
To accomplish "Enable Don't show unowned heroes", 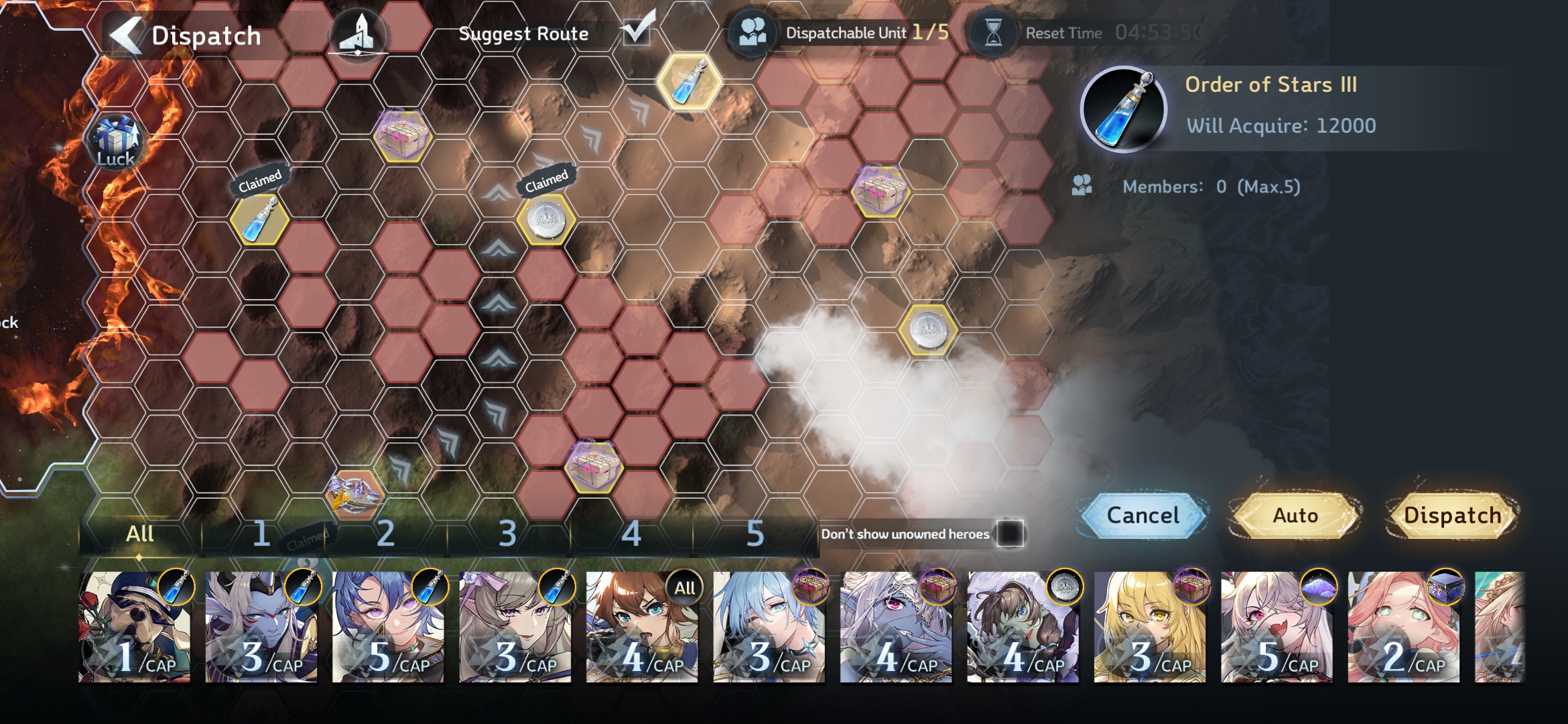I will pyautogui.click(x=1010, y=534).
